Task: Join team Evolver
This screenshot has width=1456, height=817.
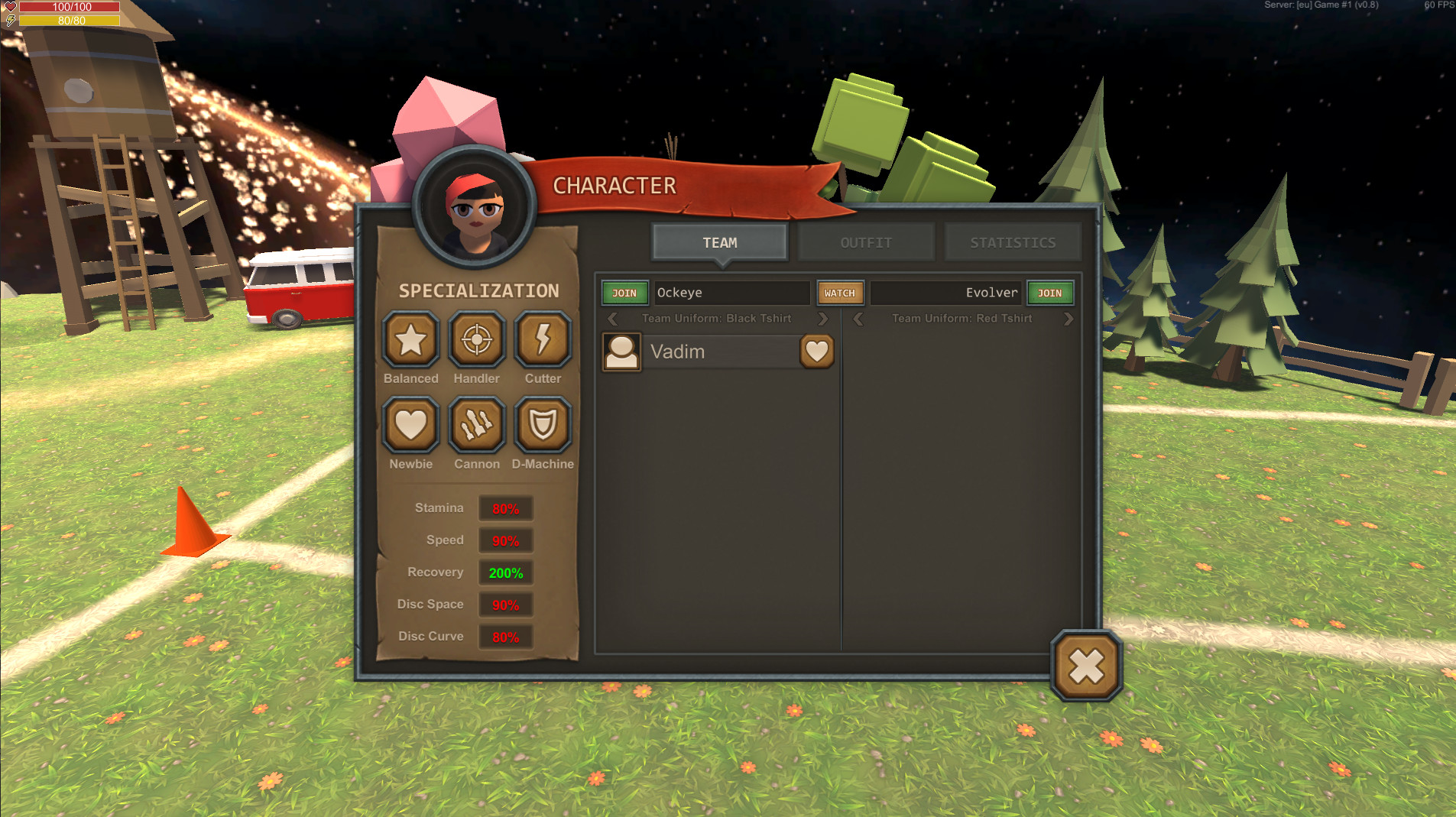Action: pos(1049,293)
